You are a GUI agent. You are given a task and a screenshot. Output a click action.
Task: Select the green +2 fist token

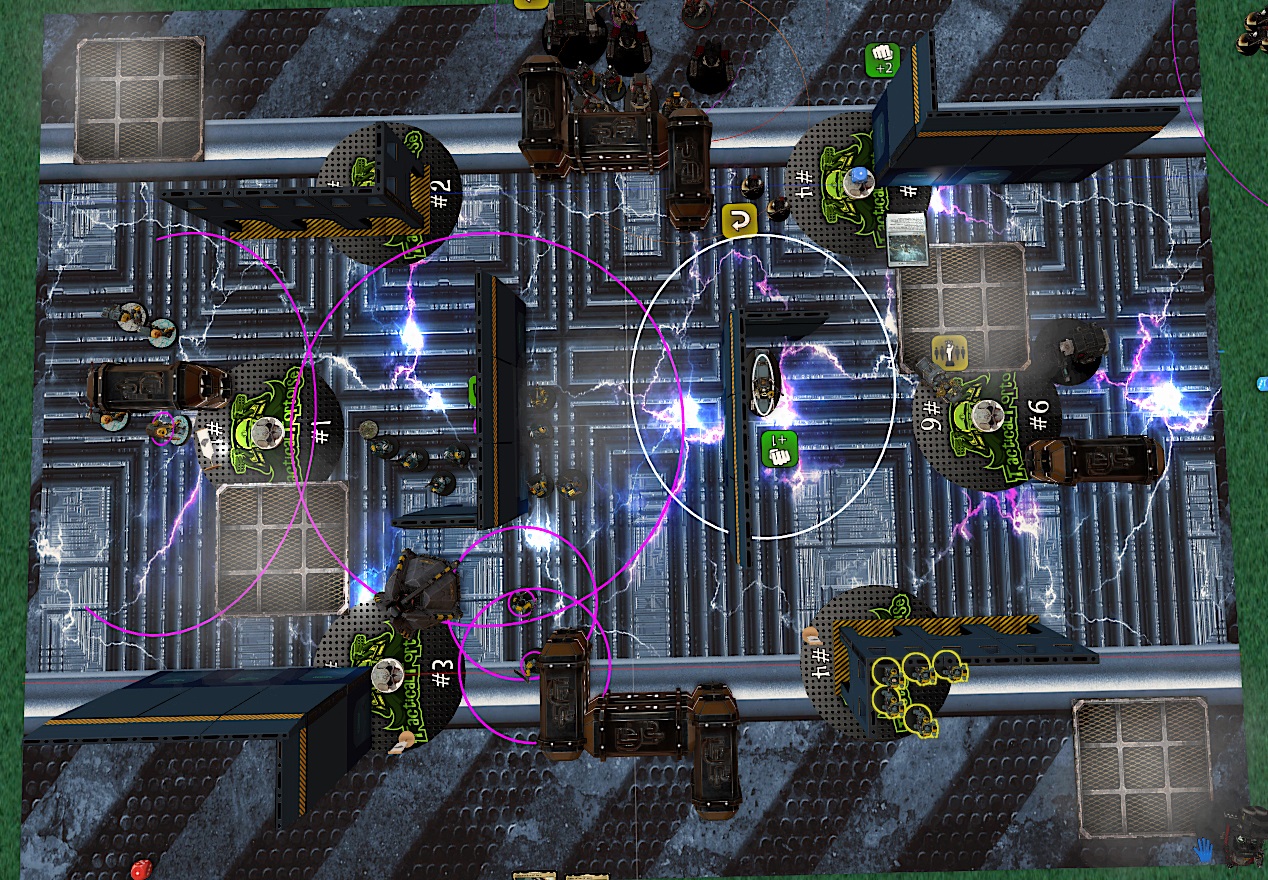click(882, 59)
